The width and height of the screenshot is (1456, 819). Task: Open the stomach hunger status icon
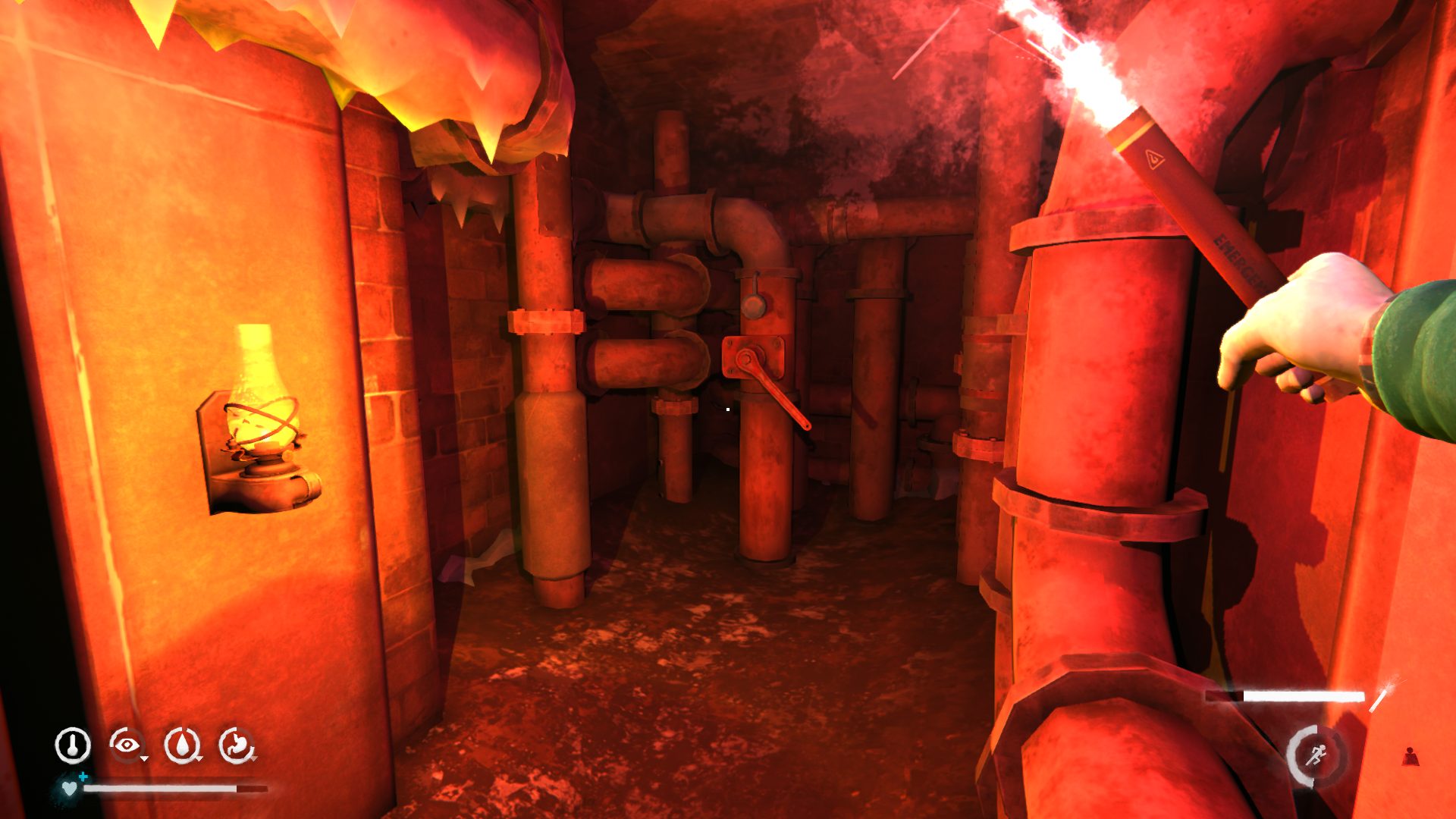pyautogui.click(x=237, y=745)
